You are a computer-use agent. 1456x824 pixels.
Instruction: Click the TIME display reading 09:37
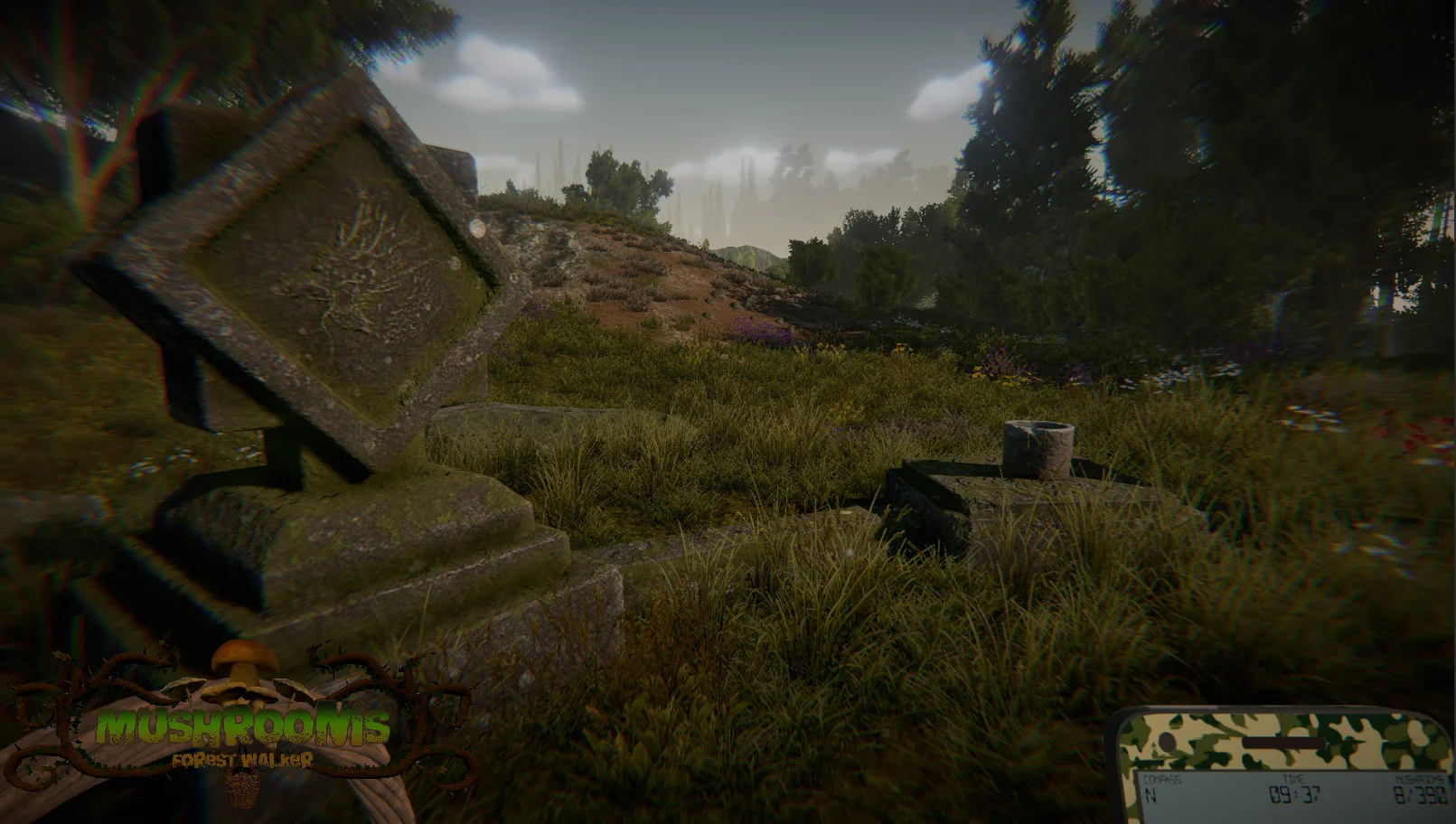pyautogui.click(x=1295, y=792)
